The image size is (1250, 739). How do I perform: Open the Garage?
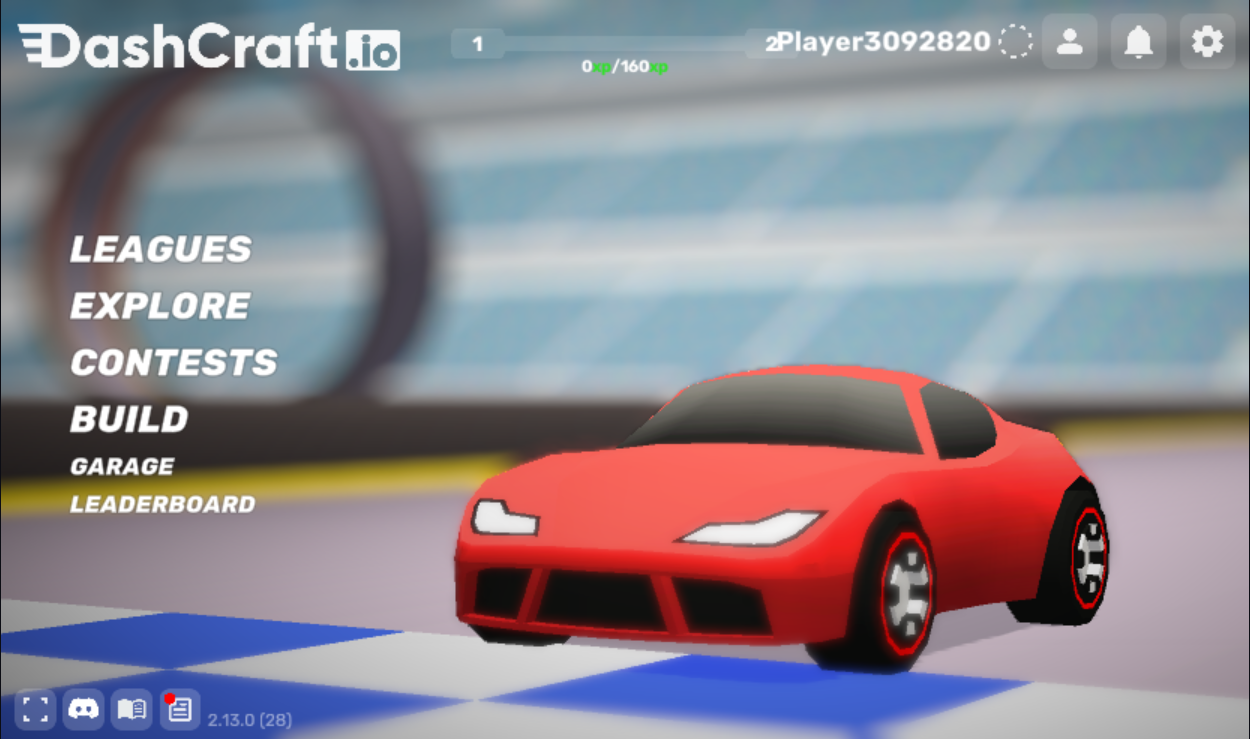tap(122, 466)
